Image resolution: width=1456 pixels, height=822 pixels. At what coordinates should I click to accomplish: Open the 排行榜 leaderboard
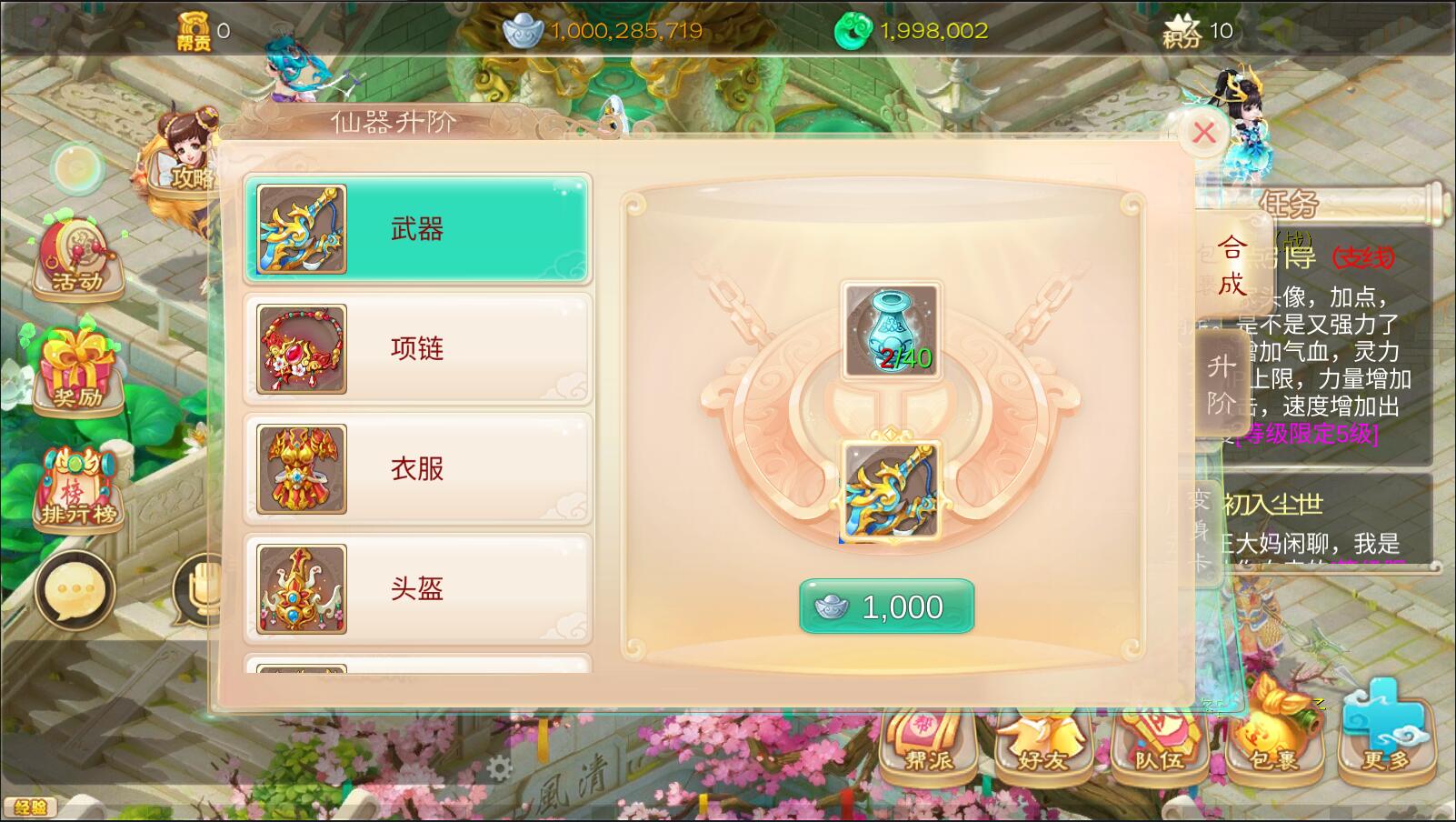(78, 491)
